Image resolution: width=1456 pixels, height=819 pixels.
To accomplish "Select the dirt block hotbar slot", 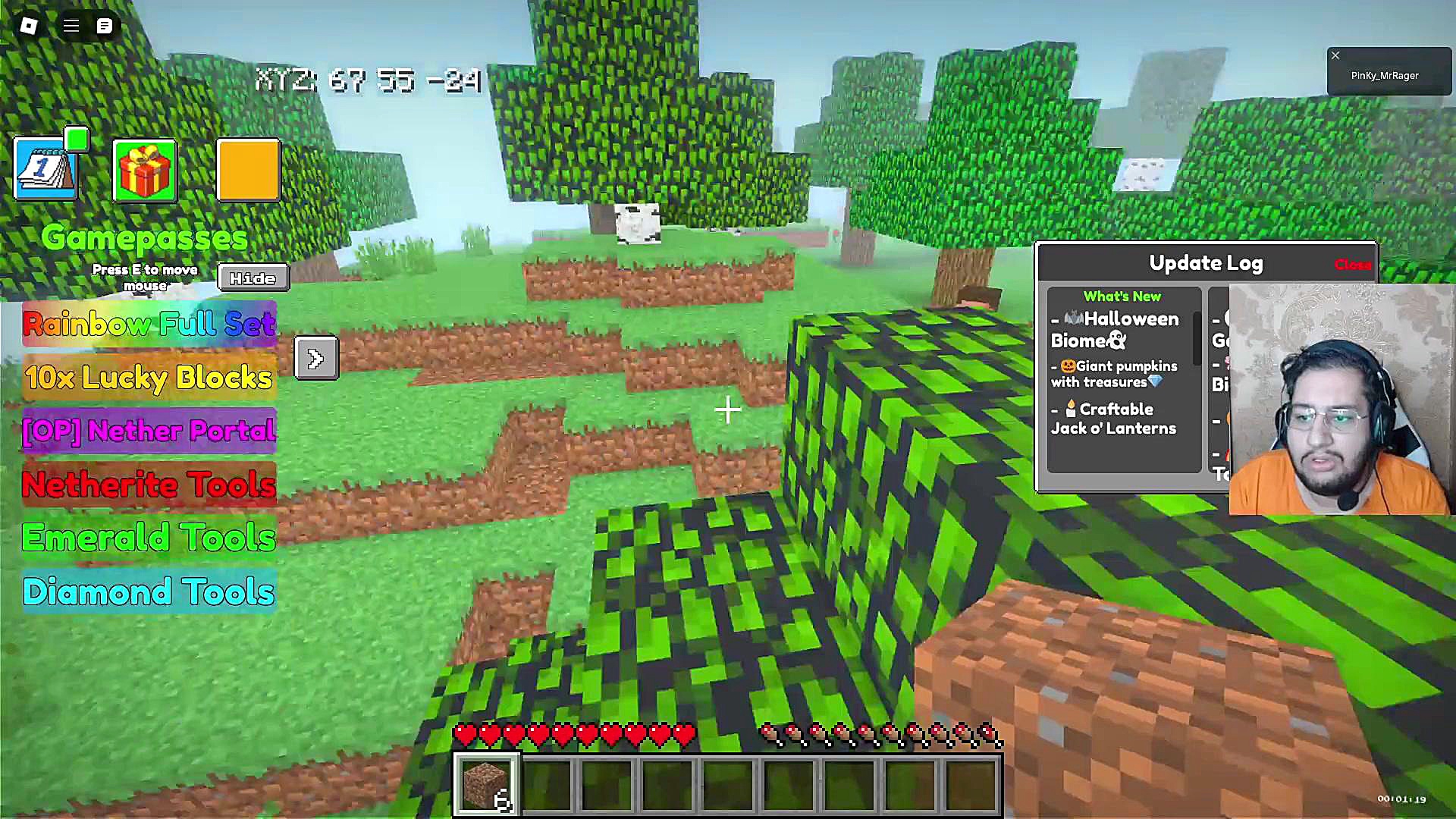I will click(x=486, y=784).
